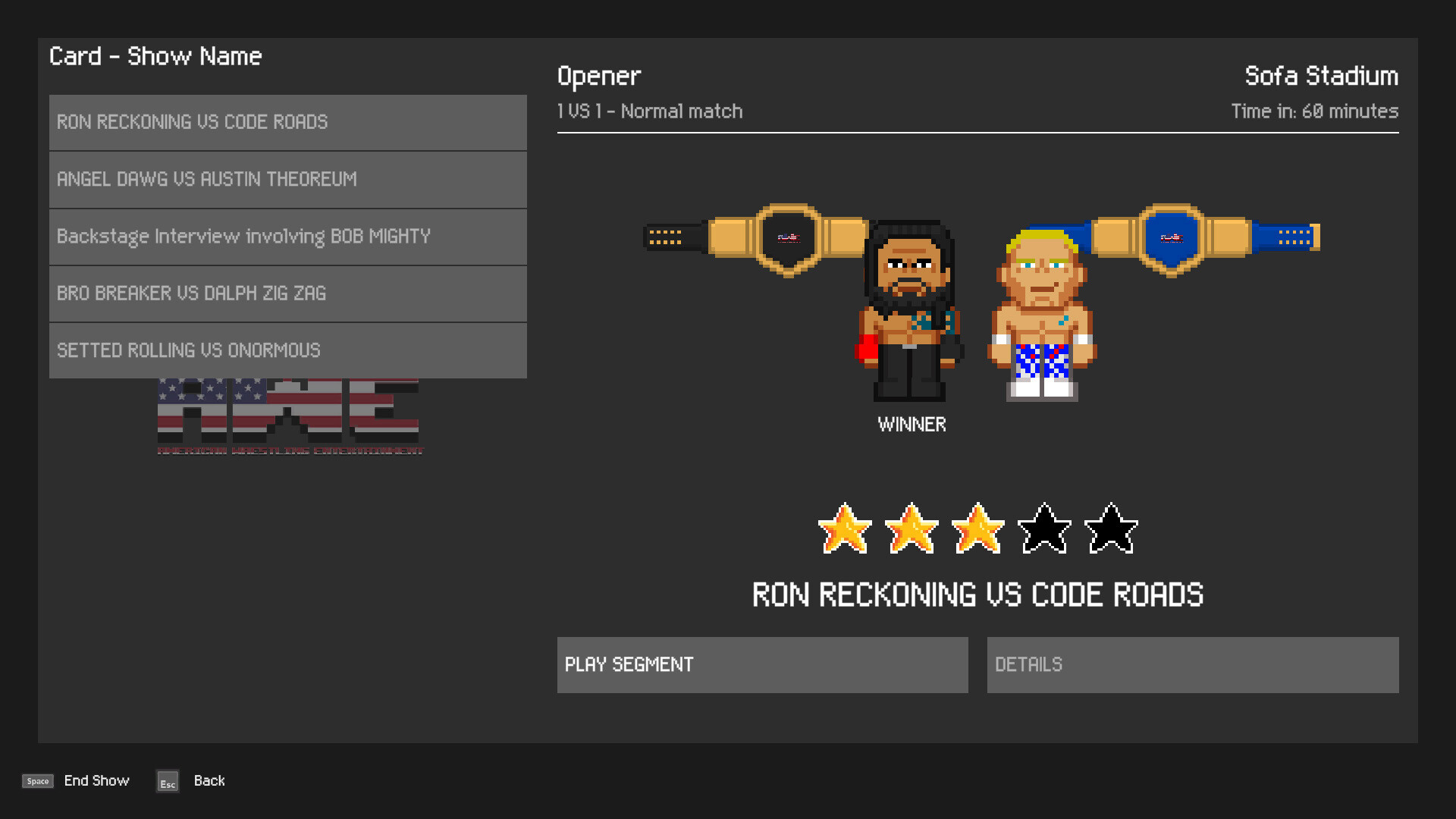This screenshot has height=819, width=1456.
Task: Adjust rating on the five-star bar
Action: [977, 529]
